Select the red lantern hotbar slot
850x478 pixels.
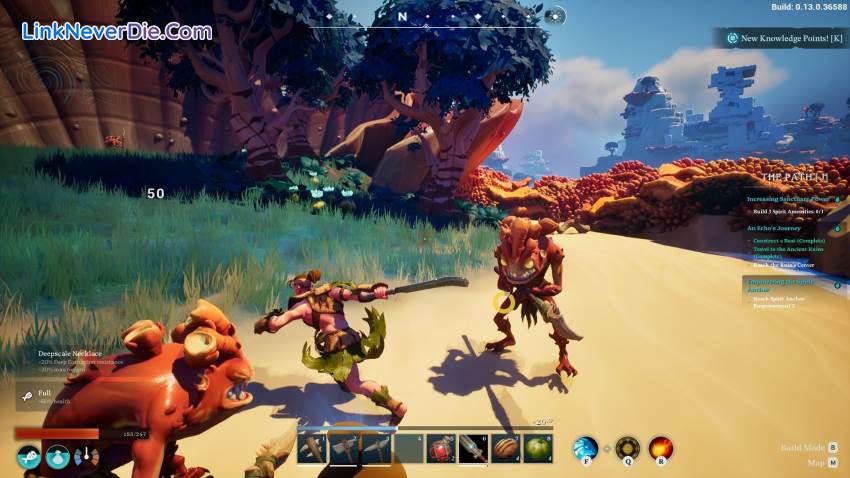[441, 449]
